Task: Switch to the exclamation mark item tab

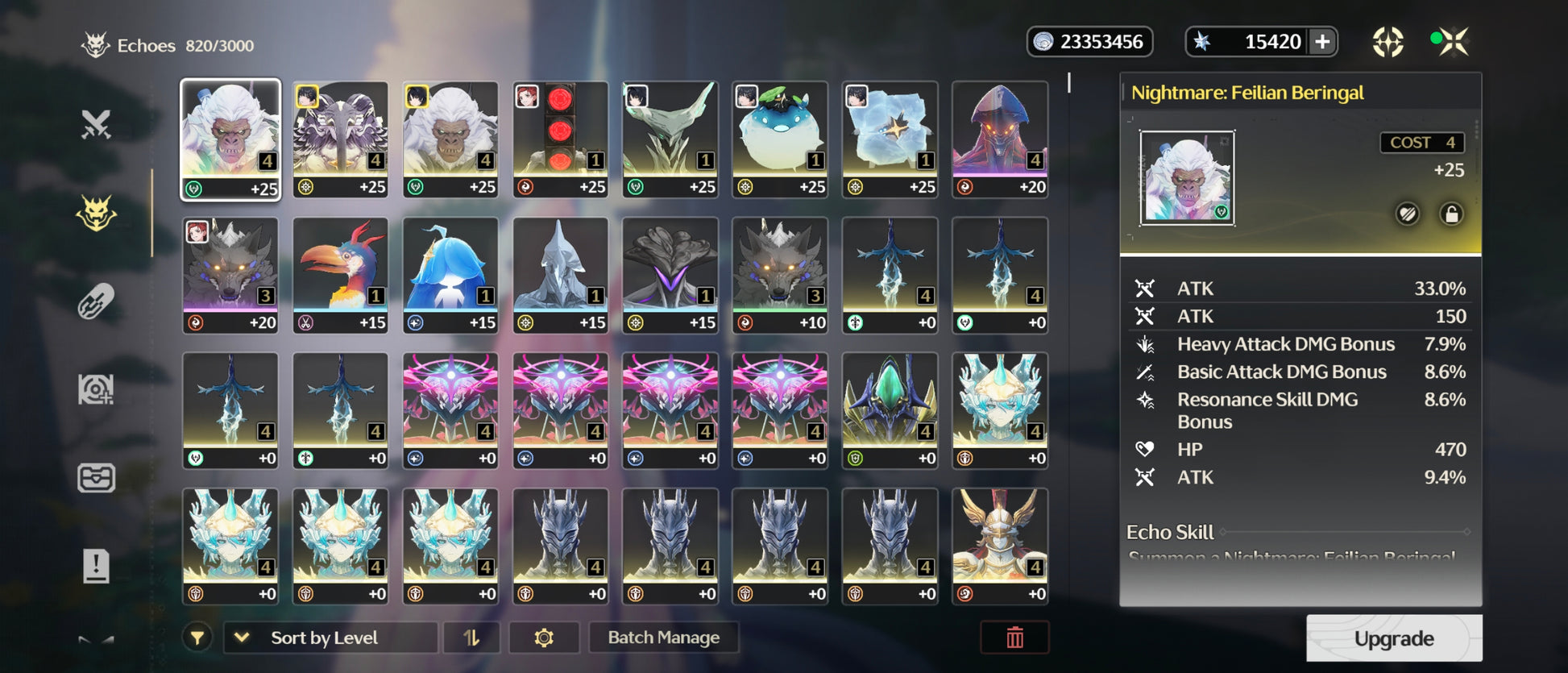Action: [96, 565]
